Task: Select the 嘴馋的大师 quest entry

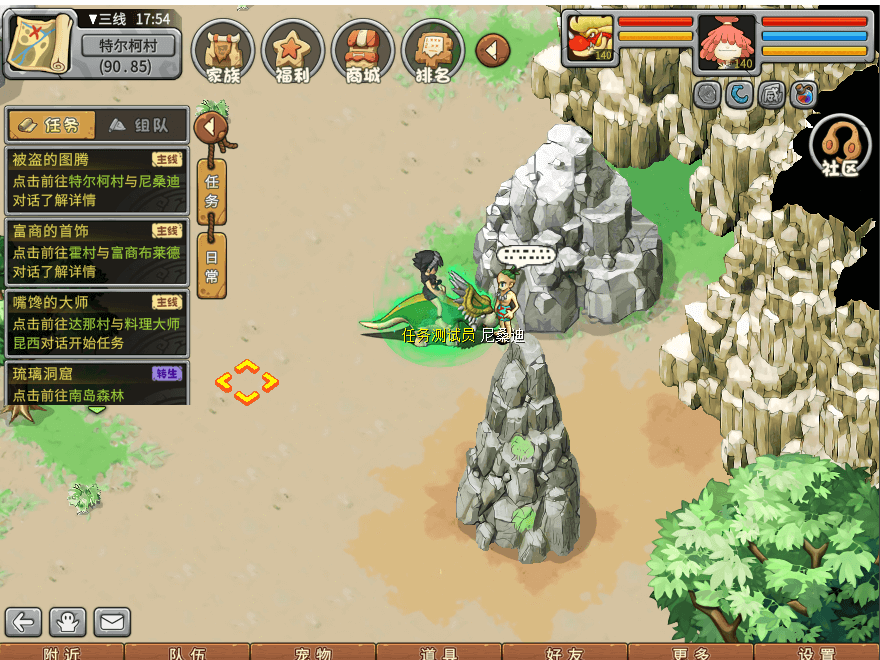Action: coord(97,322)
